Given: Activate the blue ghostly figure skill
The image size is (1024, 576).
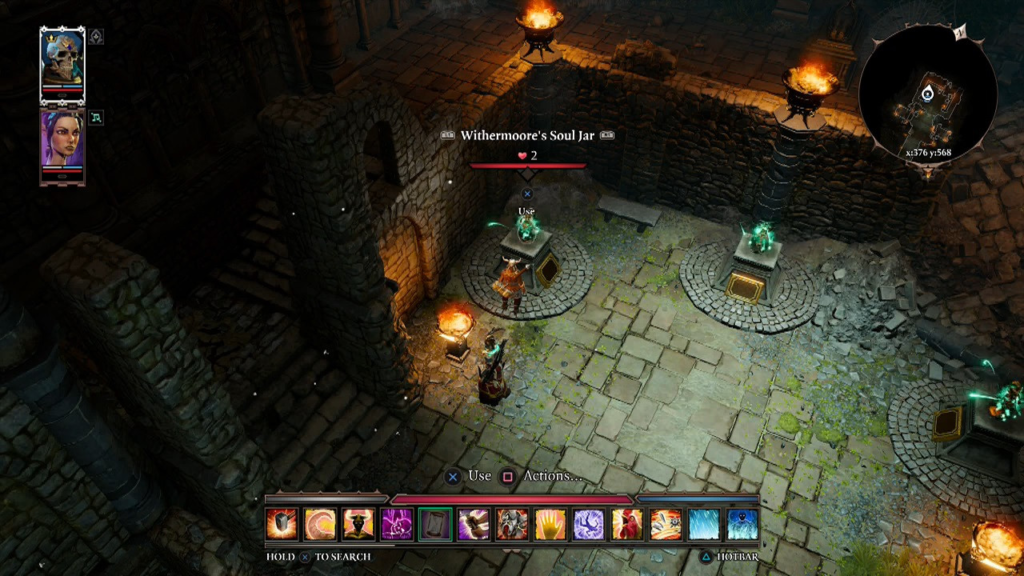Looking at the screenshot, I should [x=742, y=524].
